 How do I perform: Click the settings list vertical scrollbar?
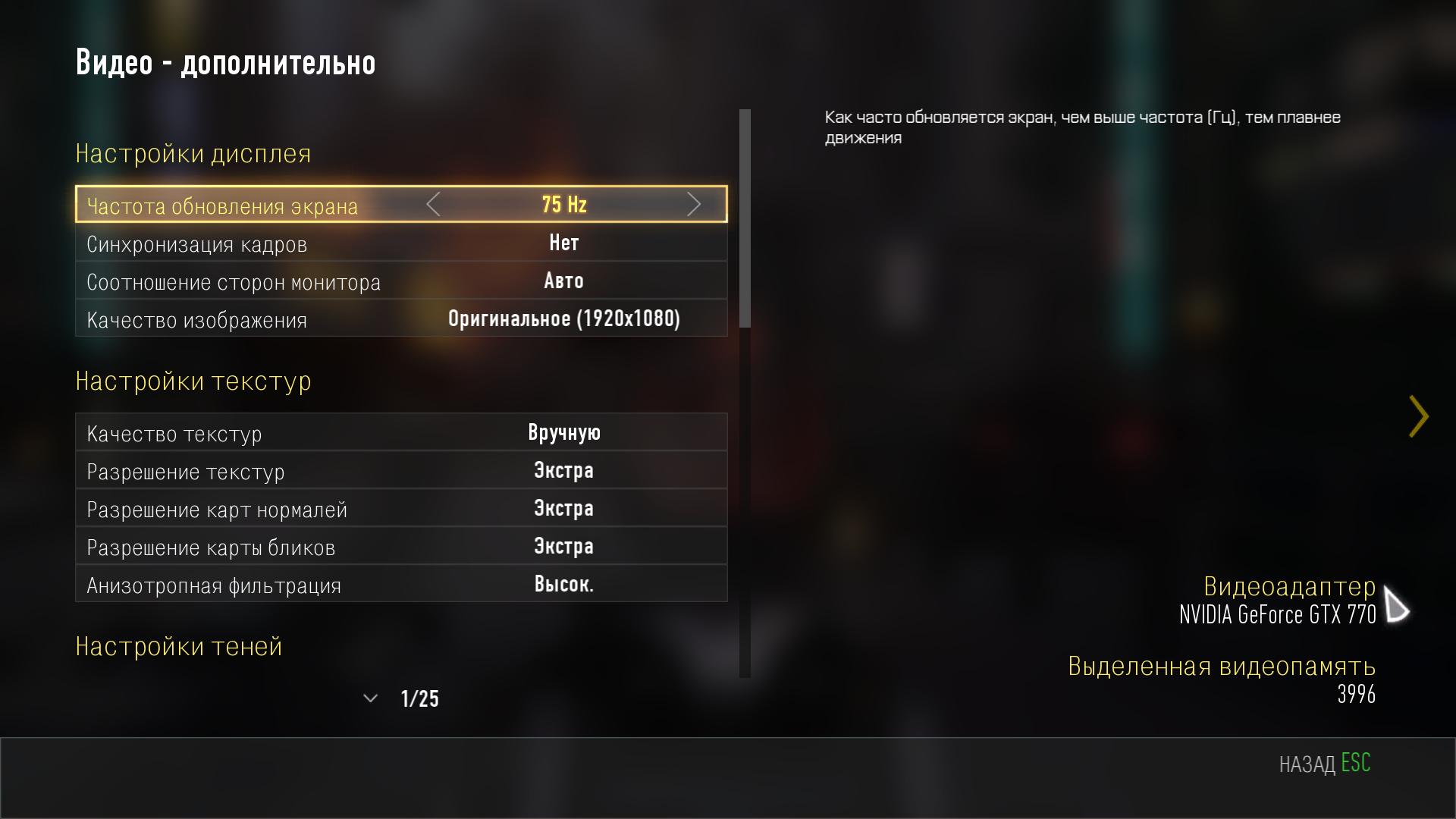tap(745, 218)
